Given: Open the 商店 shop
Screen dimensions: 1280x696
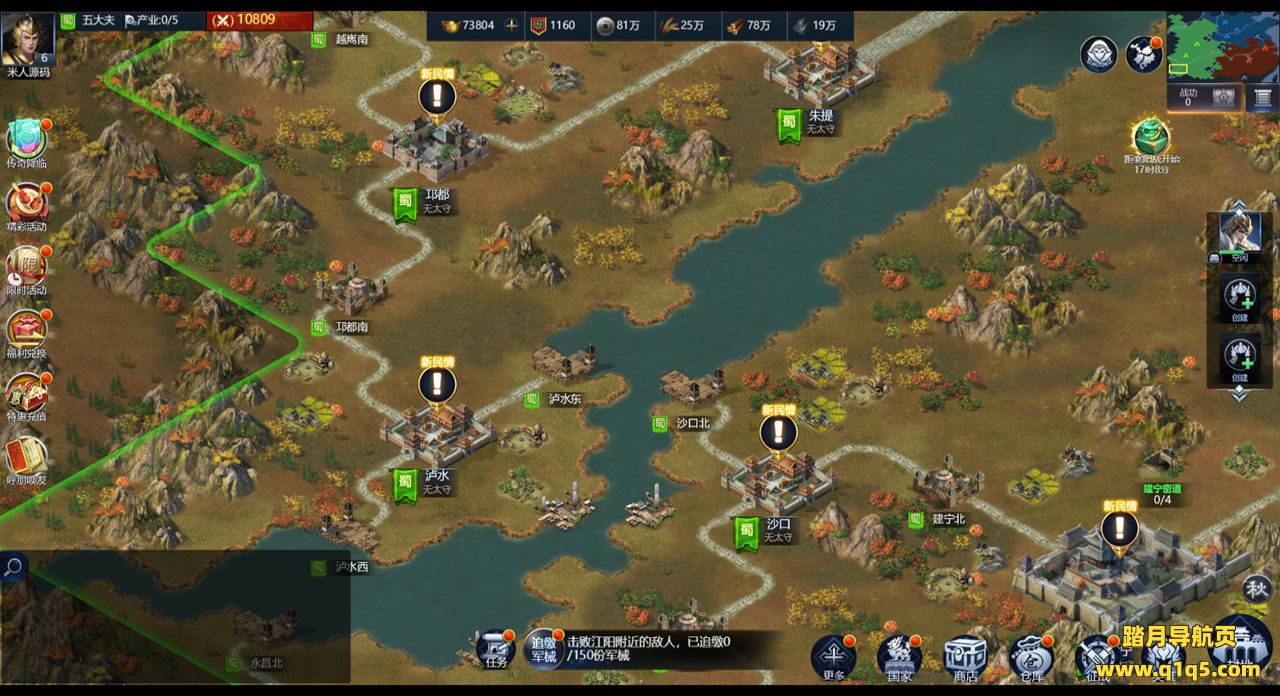Looking at the screenshot, I should pyautogui.click(x=965, y=656).
